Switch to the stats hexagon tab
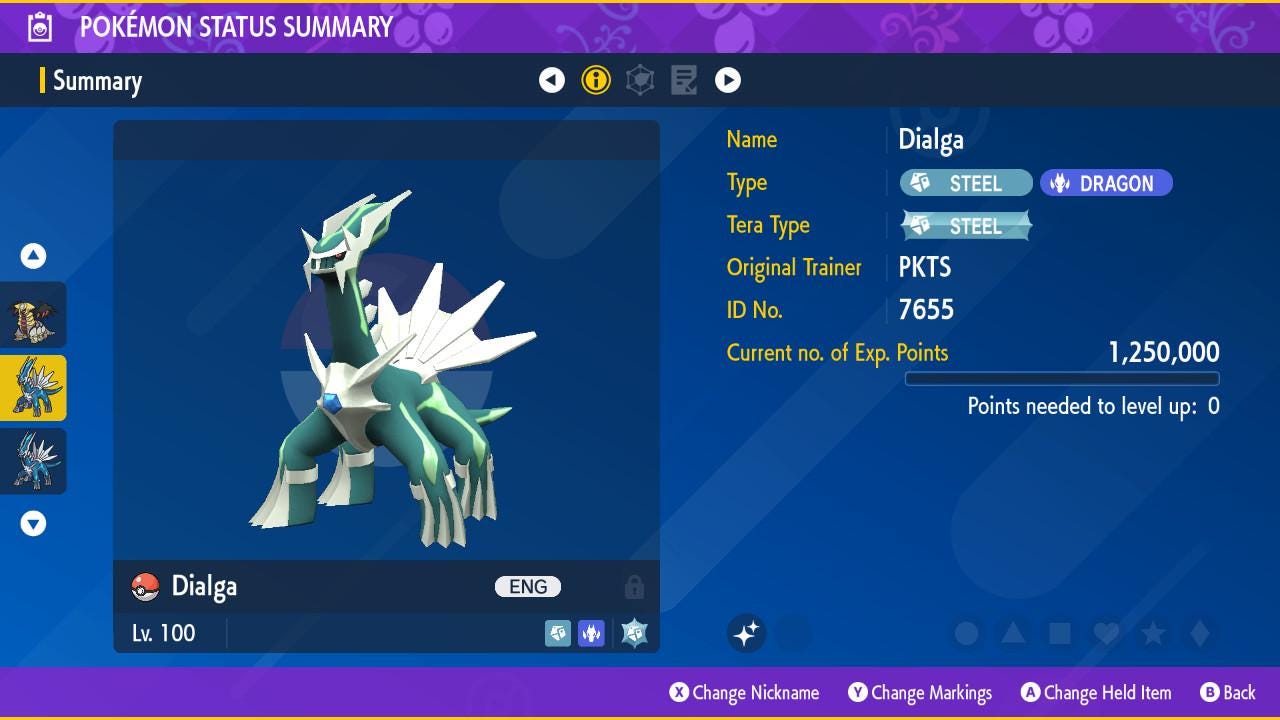 click(640, 80)
